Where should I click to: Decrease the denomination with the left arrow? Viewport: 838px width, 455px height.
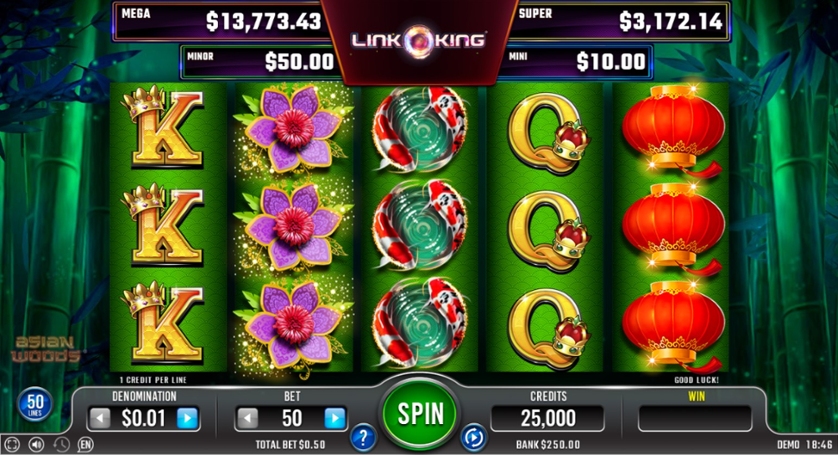(x=100, y=418)
